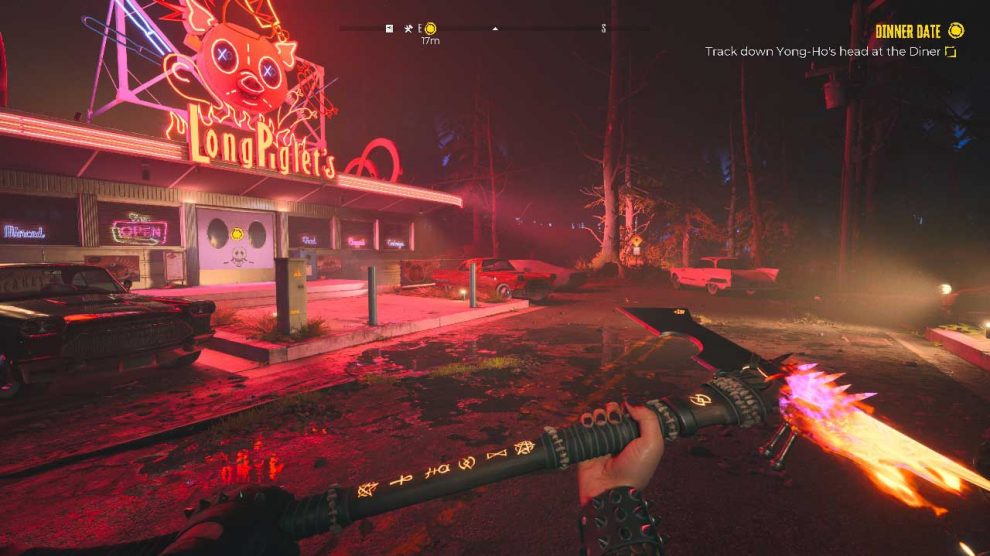Click the yellow quest marker on the compass
The height and width of the screenshot is (556, 990).
[x=431, y=28]
